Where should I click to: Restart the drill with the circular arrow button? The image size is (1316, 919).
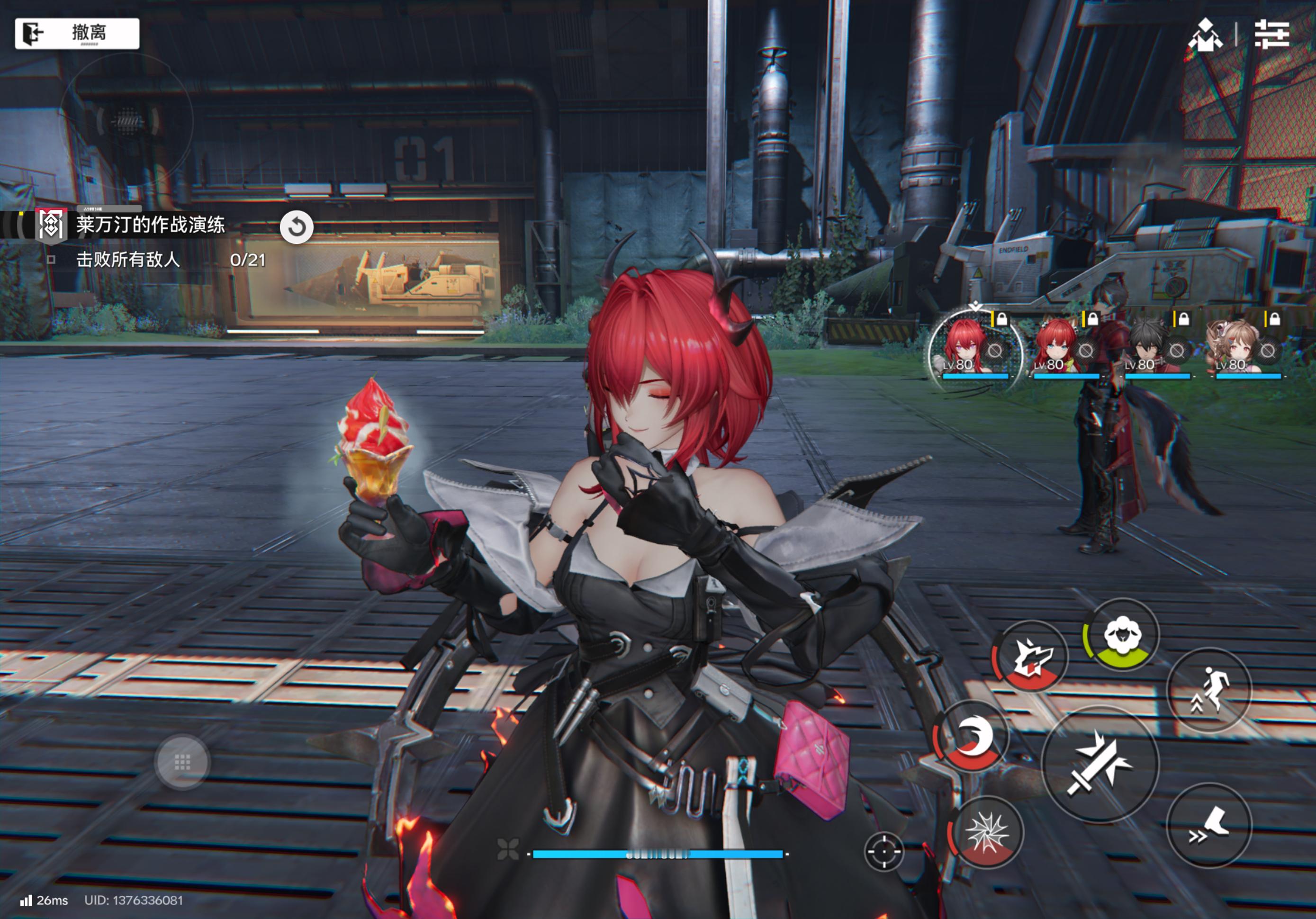click(x=297, y=227)
